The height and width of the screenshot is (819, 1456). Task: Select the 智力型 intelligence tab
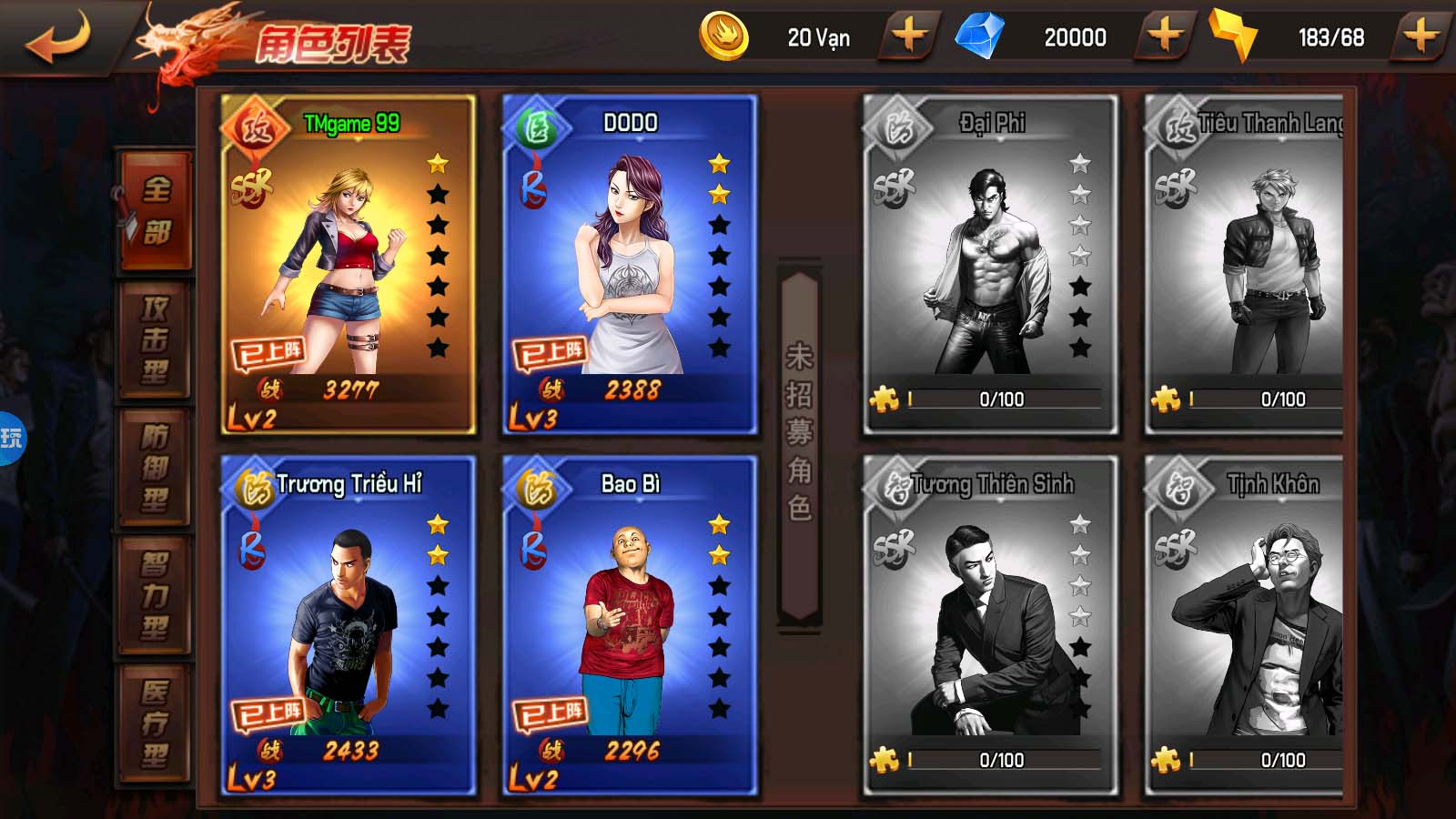[156, 596]
